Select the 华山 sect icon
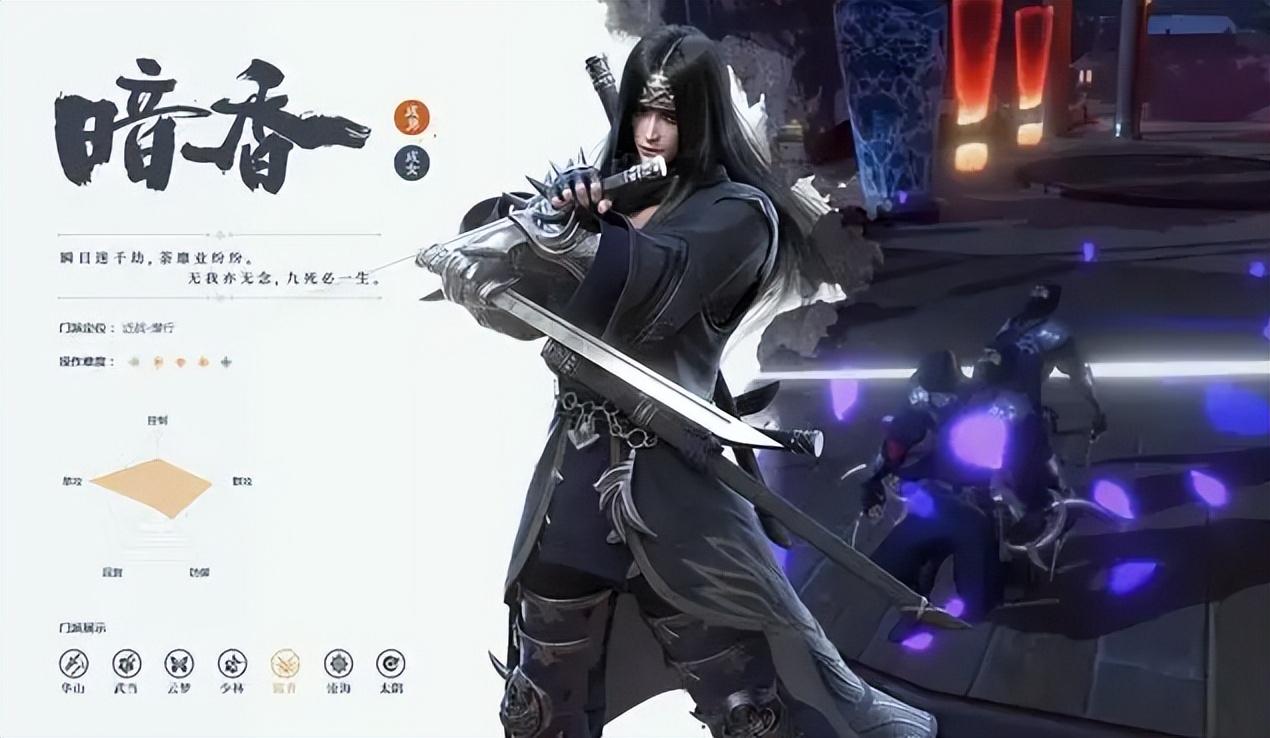Image resolution: width=1270 pixels, height=738 pixels. coord(73,663)
